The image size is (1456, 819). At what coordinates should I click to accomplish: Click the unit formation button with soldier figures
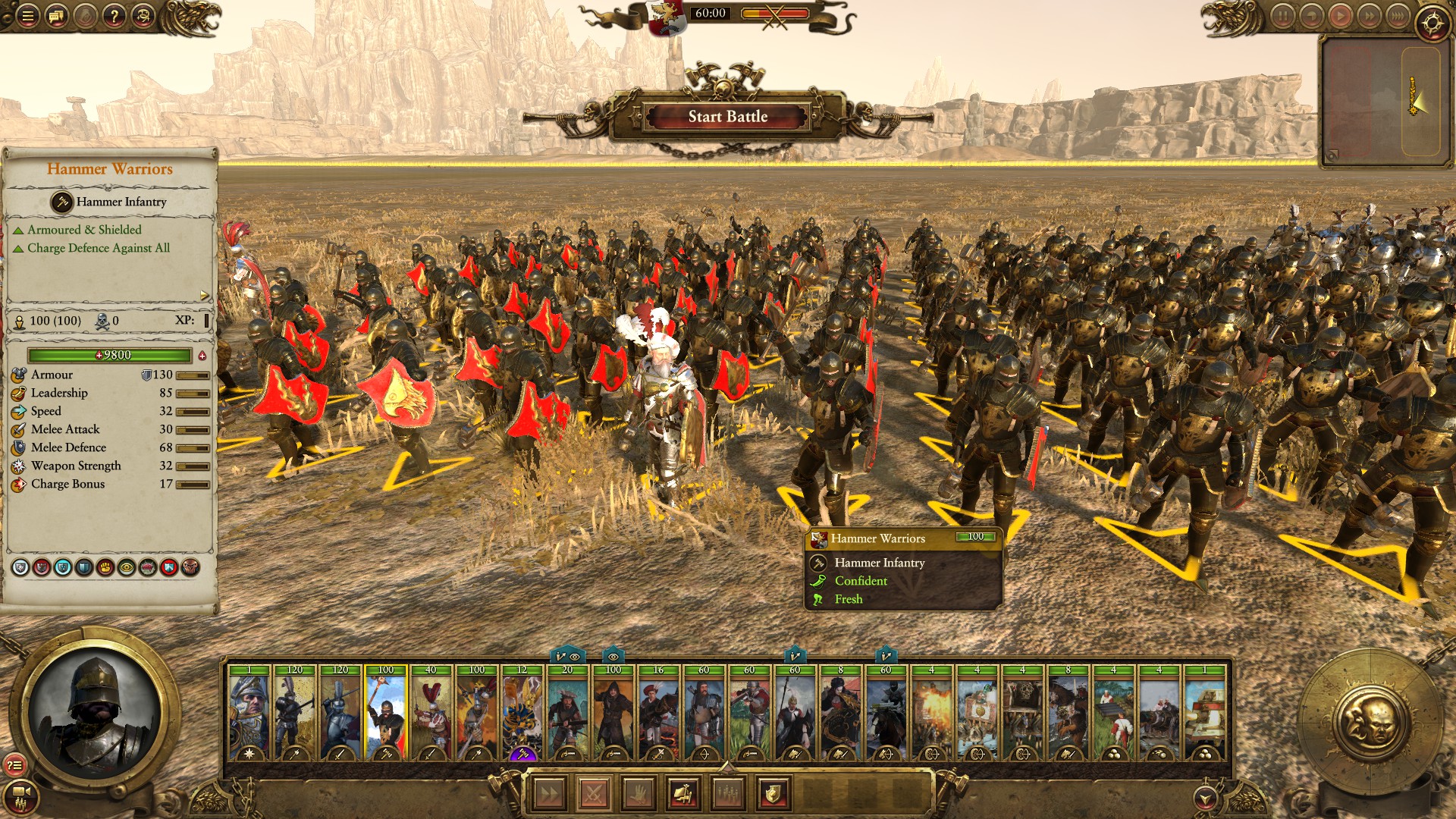[728, 794]
